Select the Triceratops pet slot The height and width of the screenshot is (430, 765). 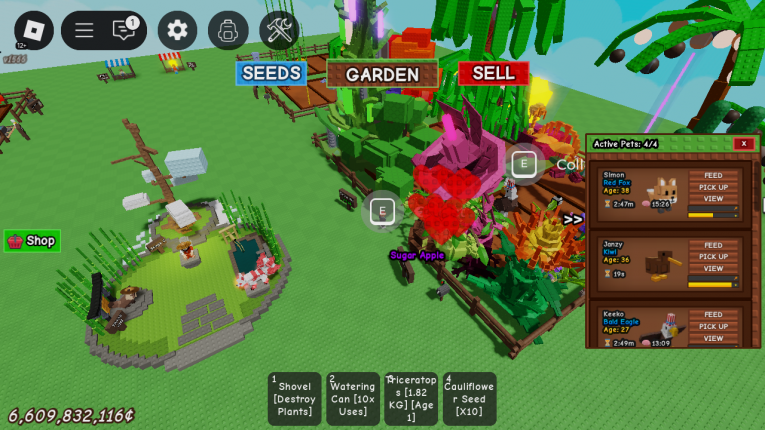click(x=411, y=399)
